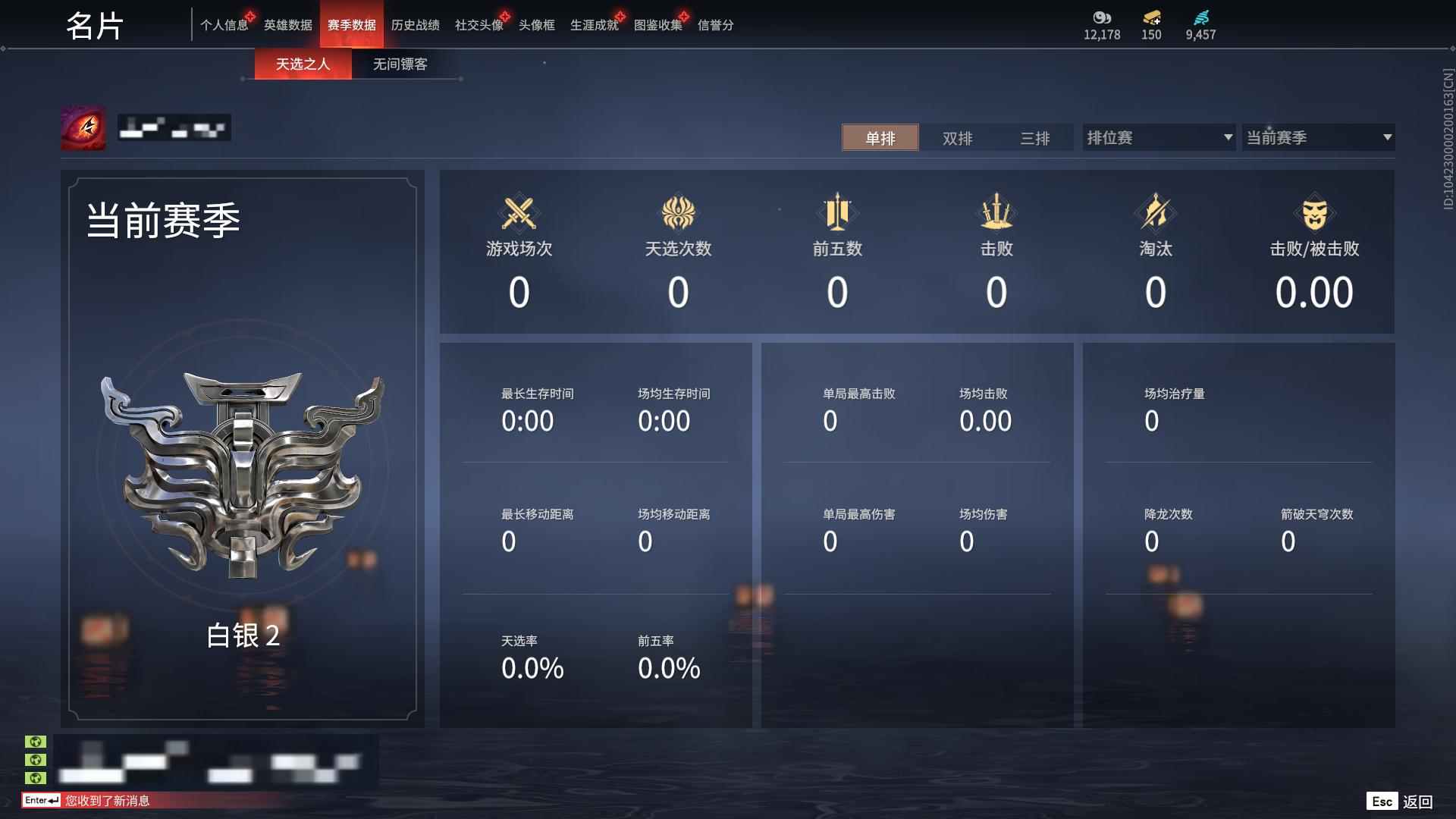Click the 击败/被击败 mask icon
This screenshot has width=1456, height=819.
1316,213
